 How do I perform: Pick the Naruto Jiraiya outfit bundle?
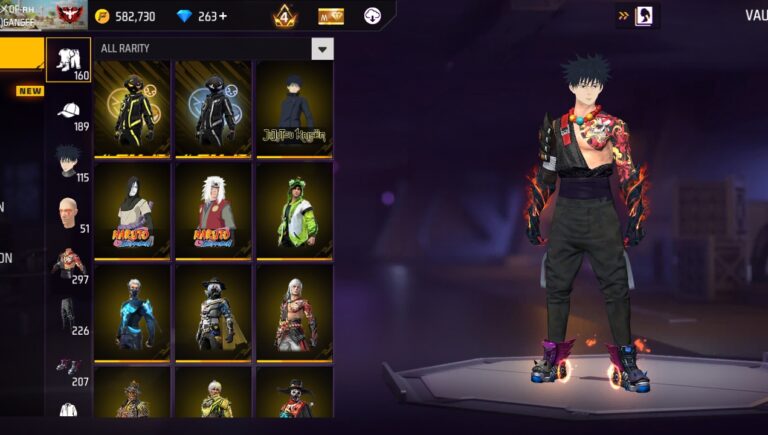click(213, 211)
